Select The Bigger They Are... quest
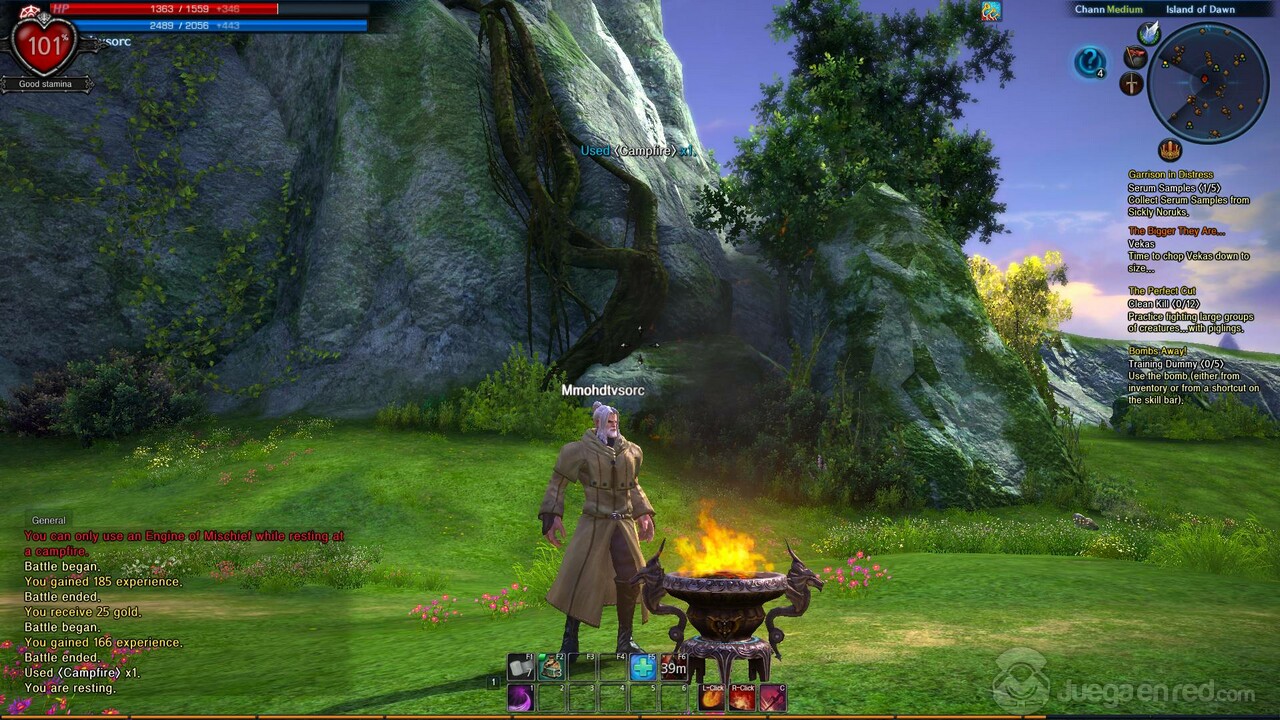Screen dimensions: 1280x720 point(1176,231)
